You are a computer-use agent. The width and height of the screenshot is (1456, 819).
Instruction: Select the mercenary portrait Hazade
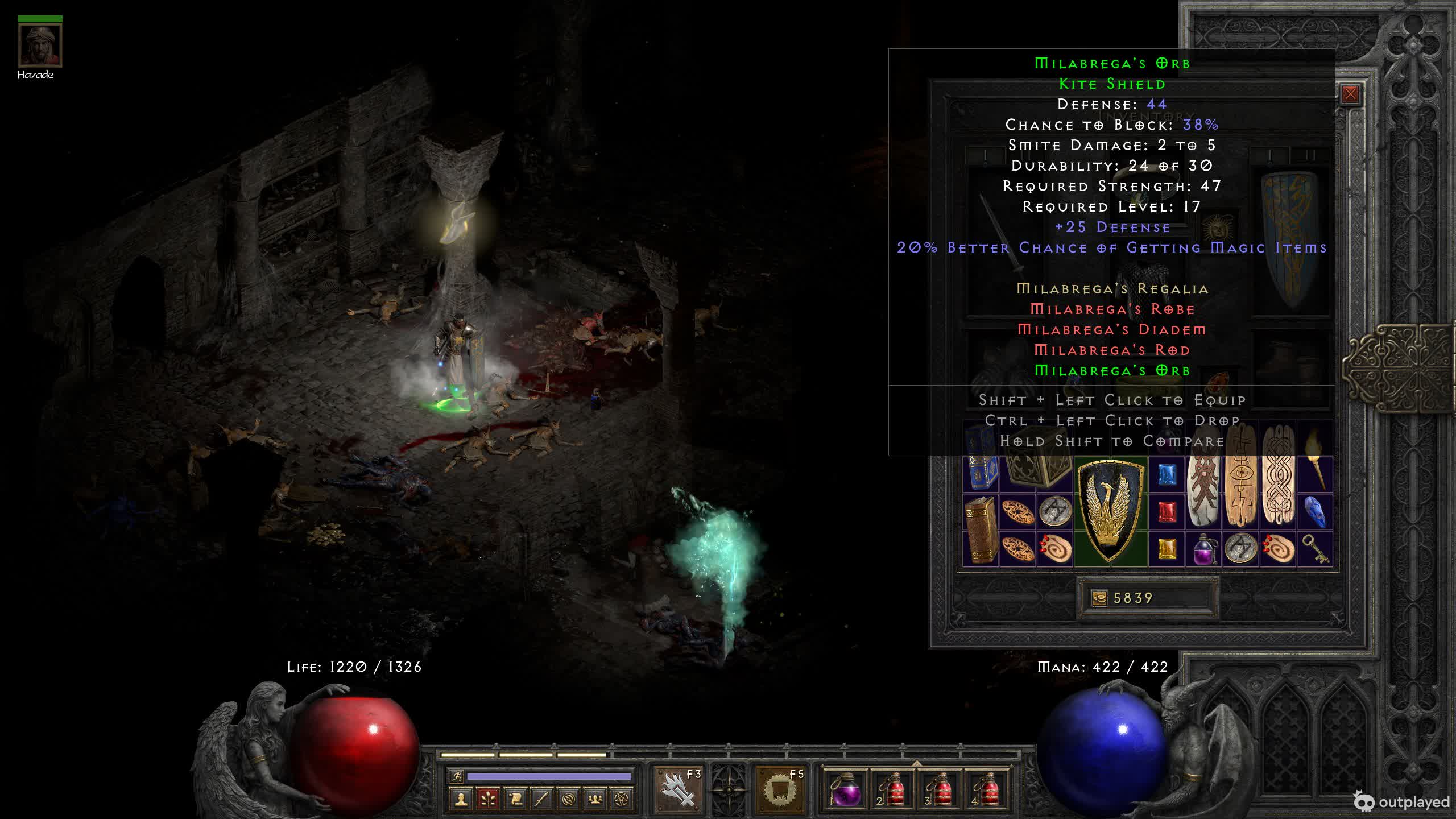[x=40, y=45]
